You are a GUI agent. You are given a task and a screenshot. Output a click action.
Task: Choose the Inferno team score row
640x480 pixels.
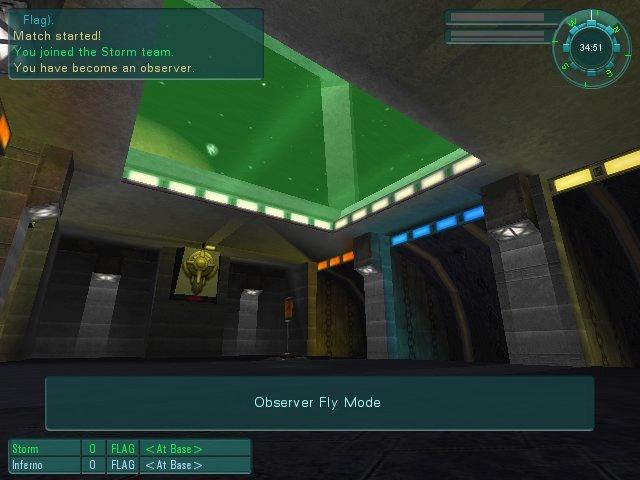(129, 465)
